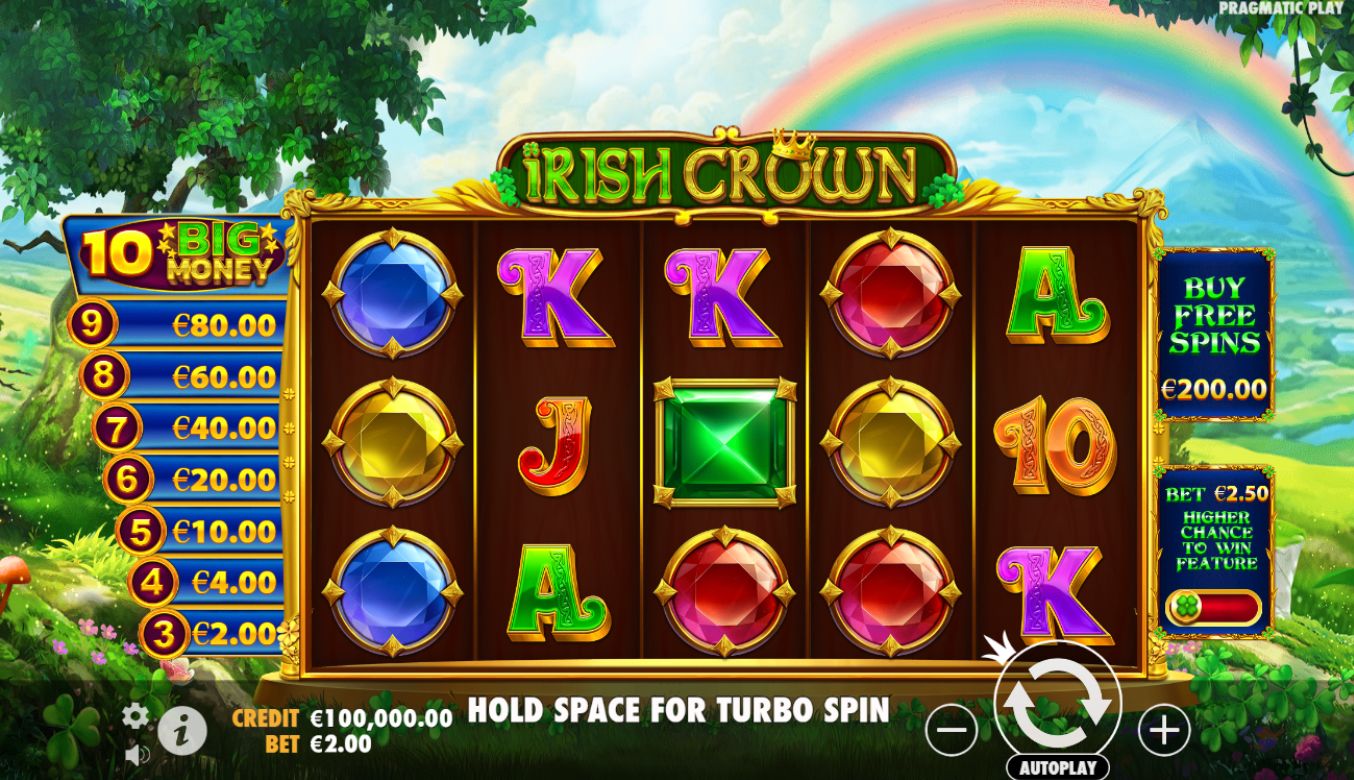Mute sound using the speaker icon
1354x780 pixels.
(136, 755)
